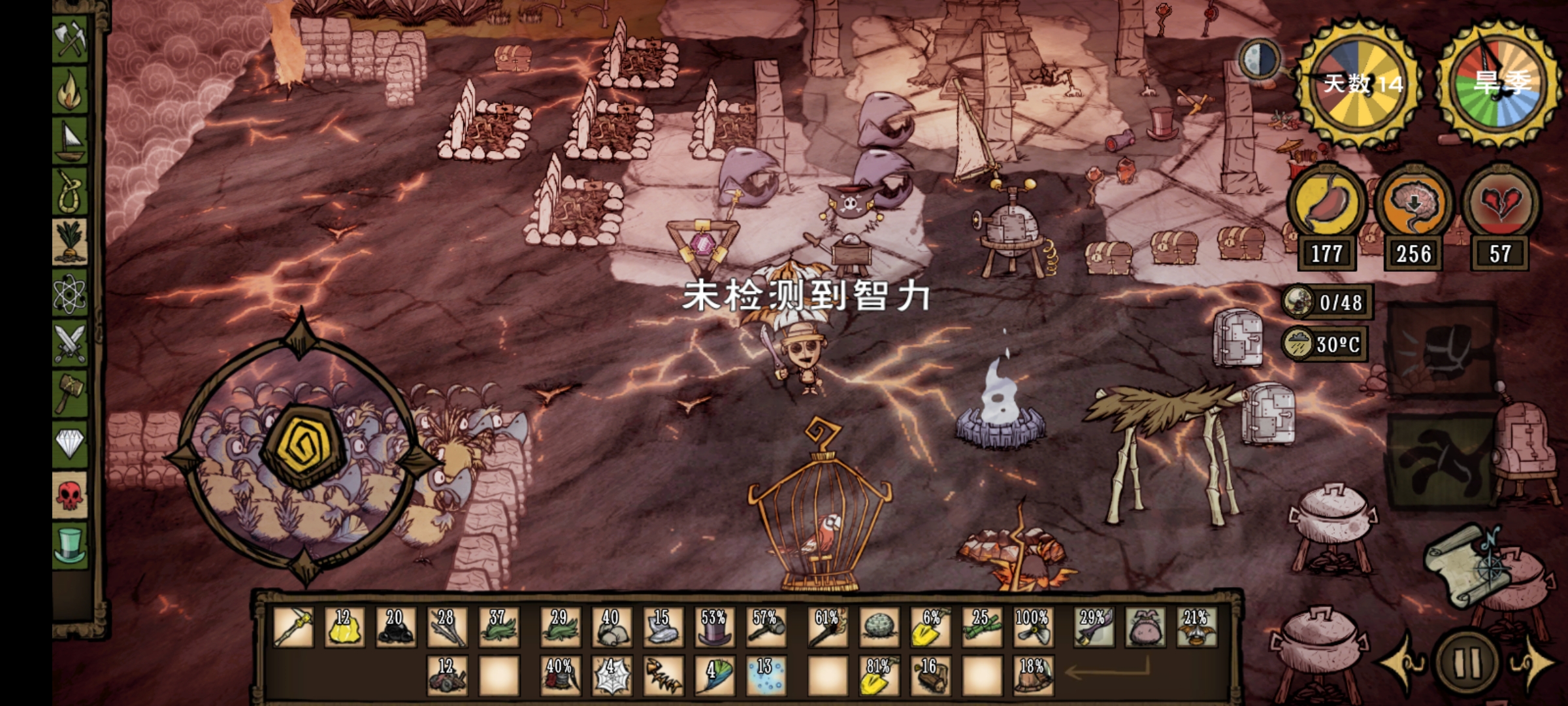
Task: Rotate camera with the left arrow
Action: click(x=1403, y=660)
